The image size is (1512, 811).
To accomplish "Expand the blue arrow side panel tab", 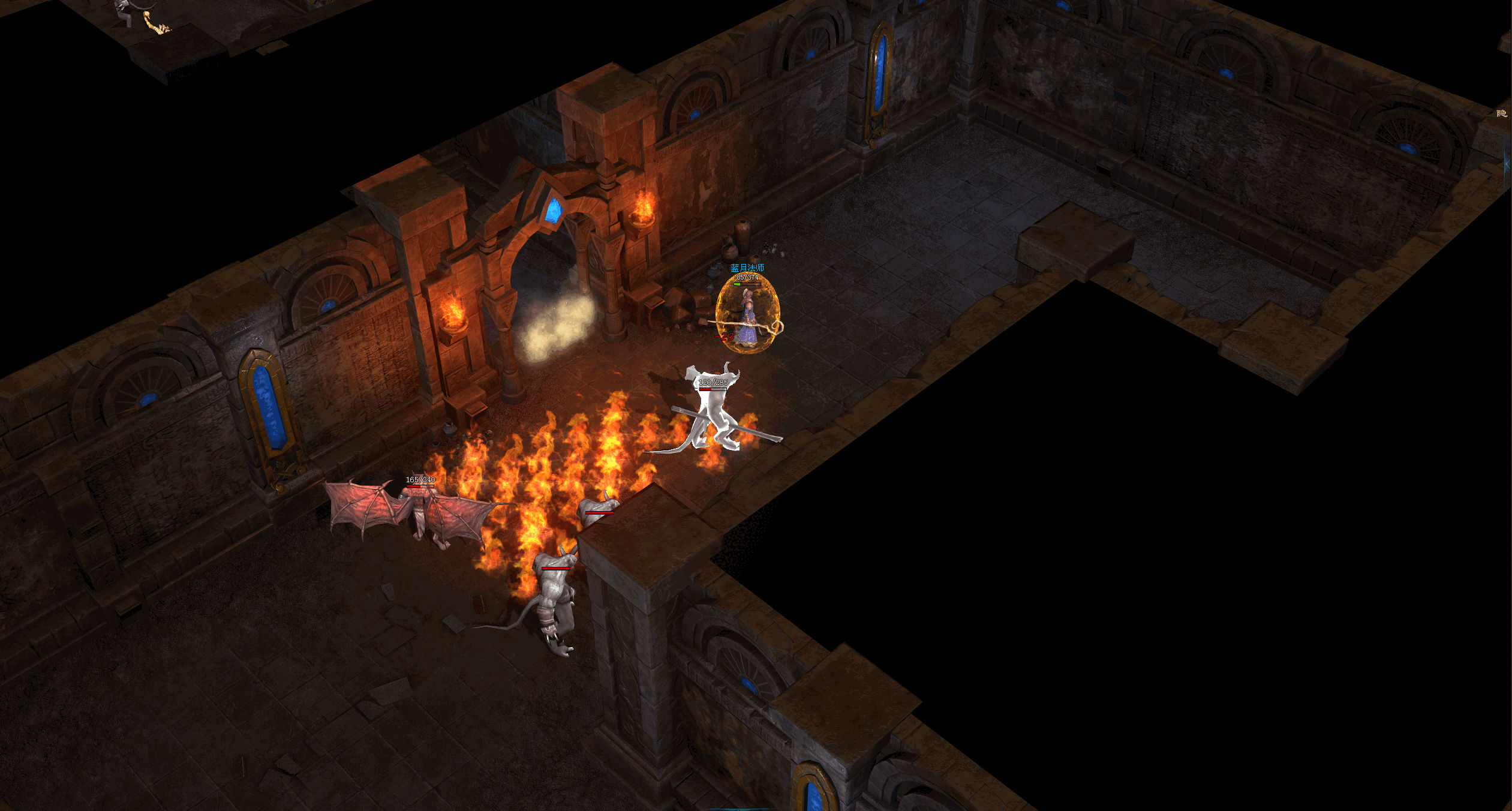I will click(1507, 163).
